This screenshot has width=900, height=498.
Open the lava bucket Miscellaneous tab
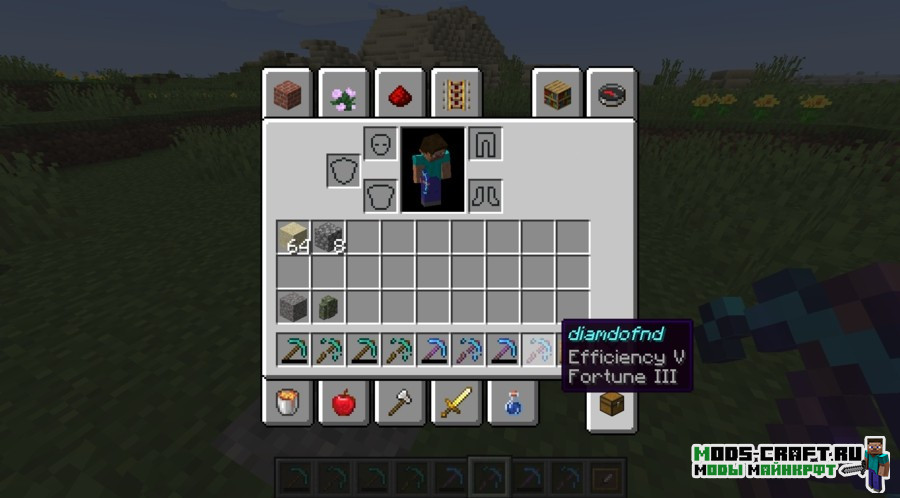289,402
